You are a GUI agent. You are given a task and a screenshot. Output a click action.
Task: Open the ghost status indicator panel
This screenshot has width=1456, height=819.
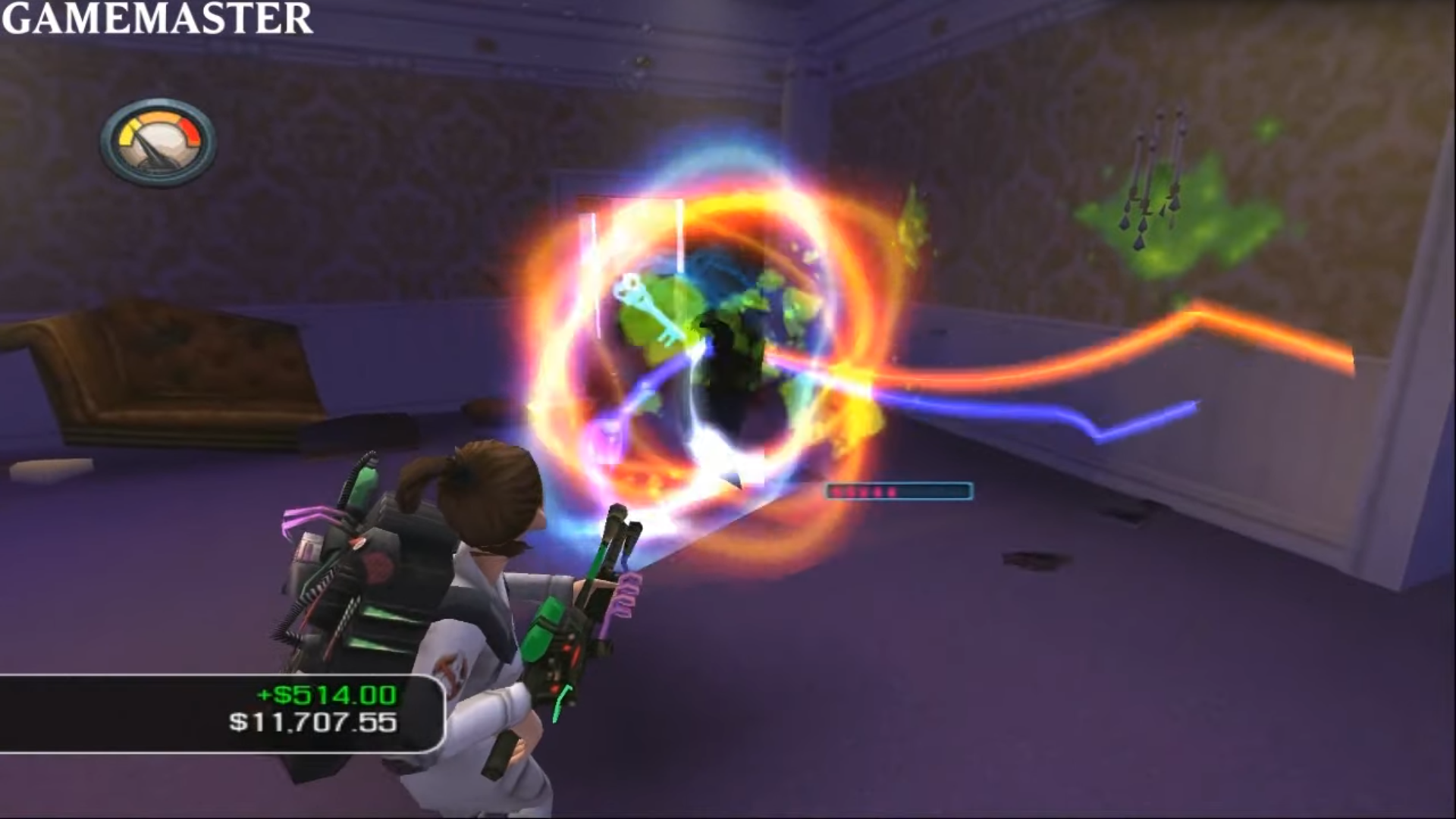click(899, 492)
